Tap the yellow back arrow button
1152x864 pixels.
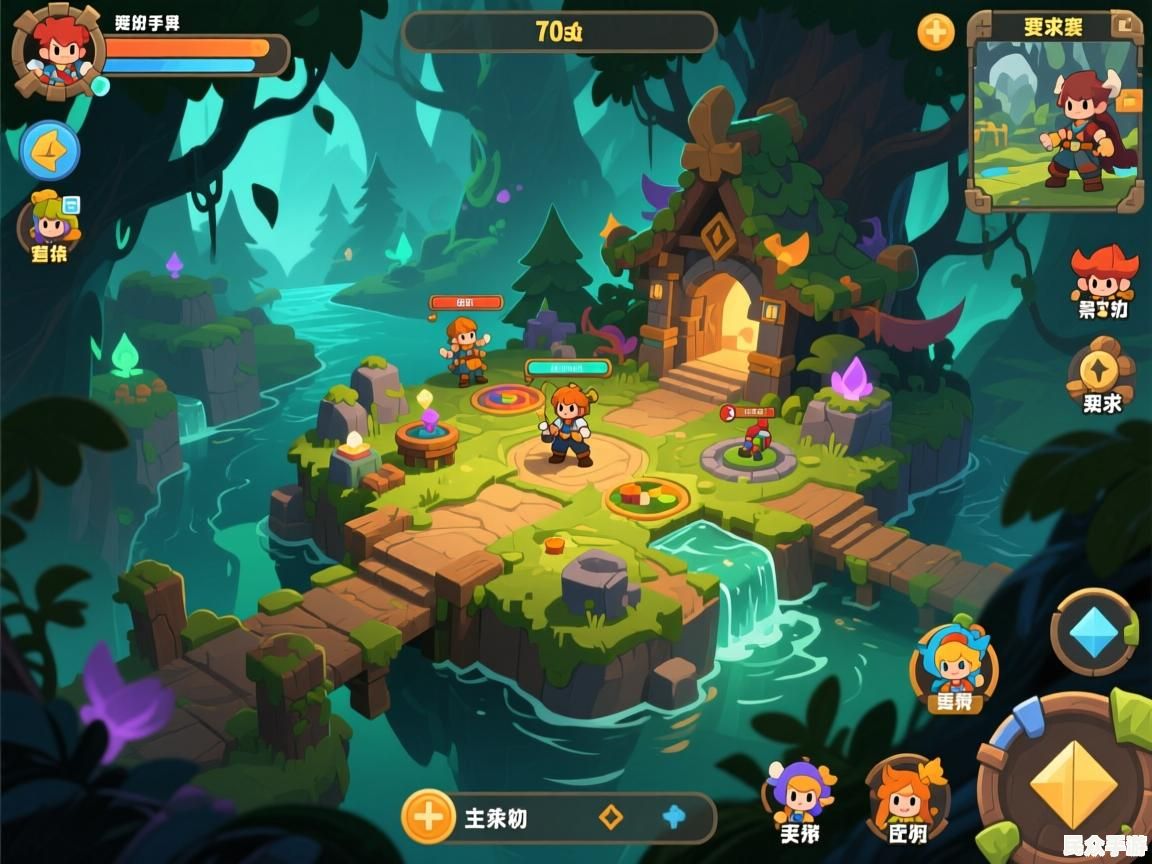point(50,151)
